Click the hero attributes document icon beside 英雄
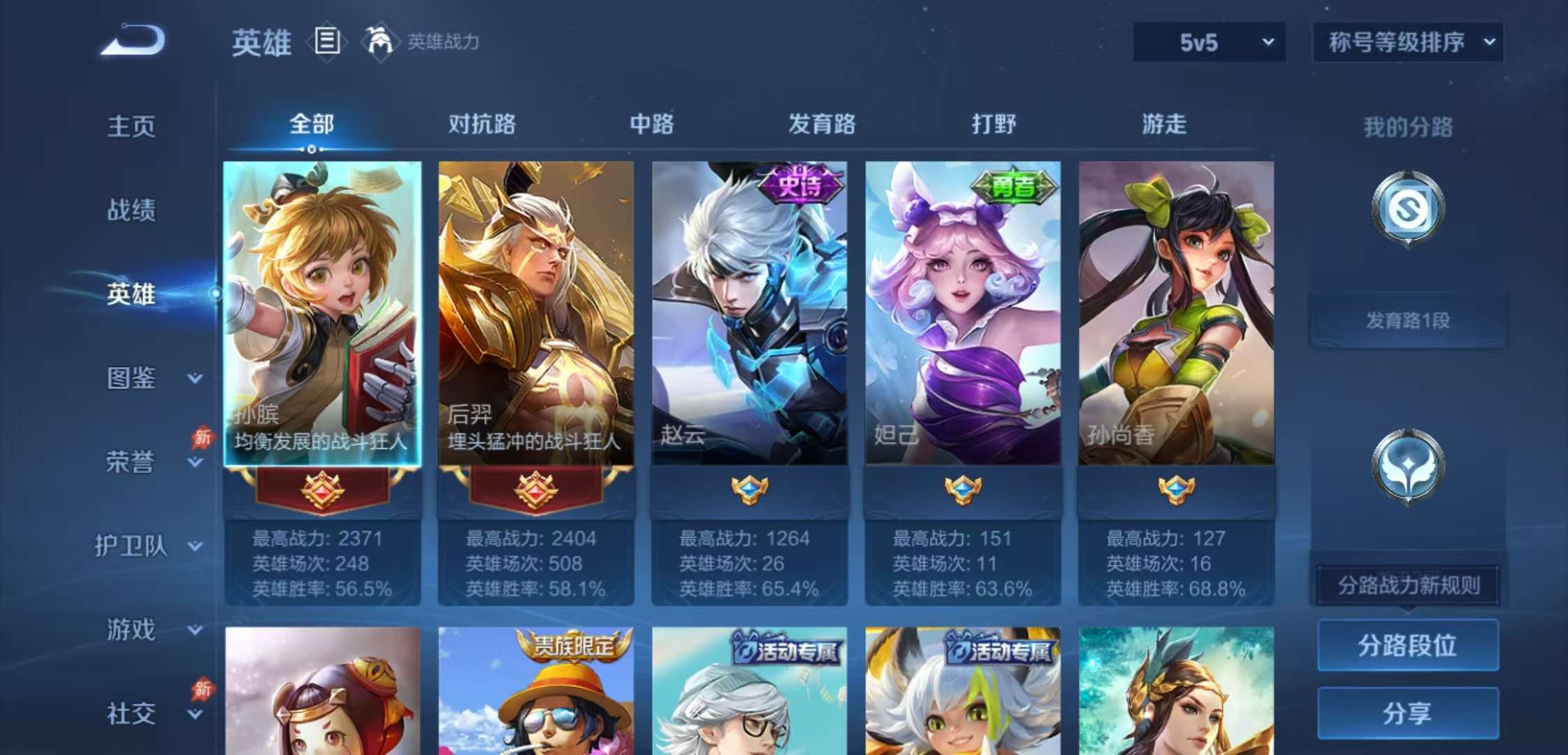Viewport: 1568px width, 755px height. click(x=325, y=42)
